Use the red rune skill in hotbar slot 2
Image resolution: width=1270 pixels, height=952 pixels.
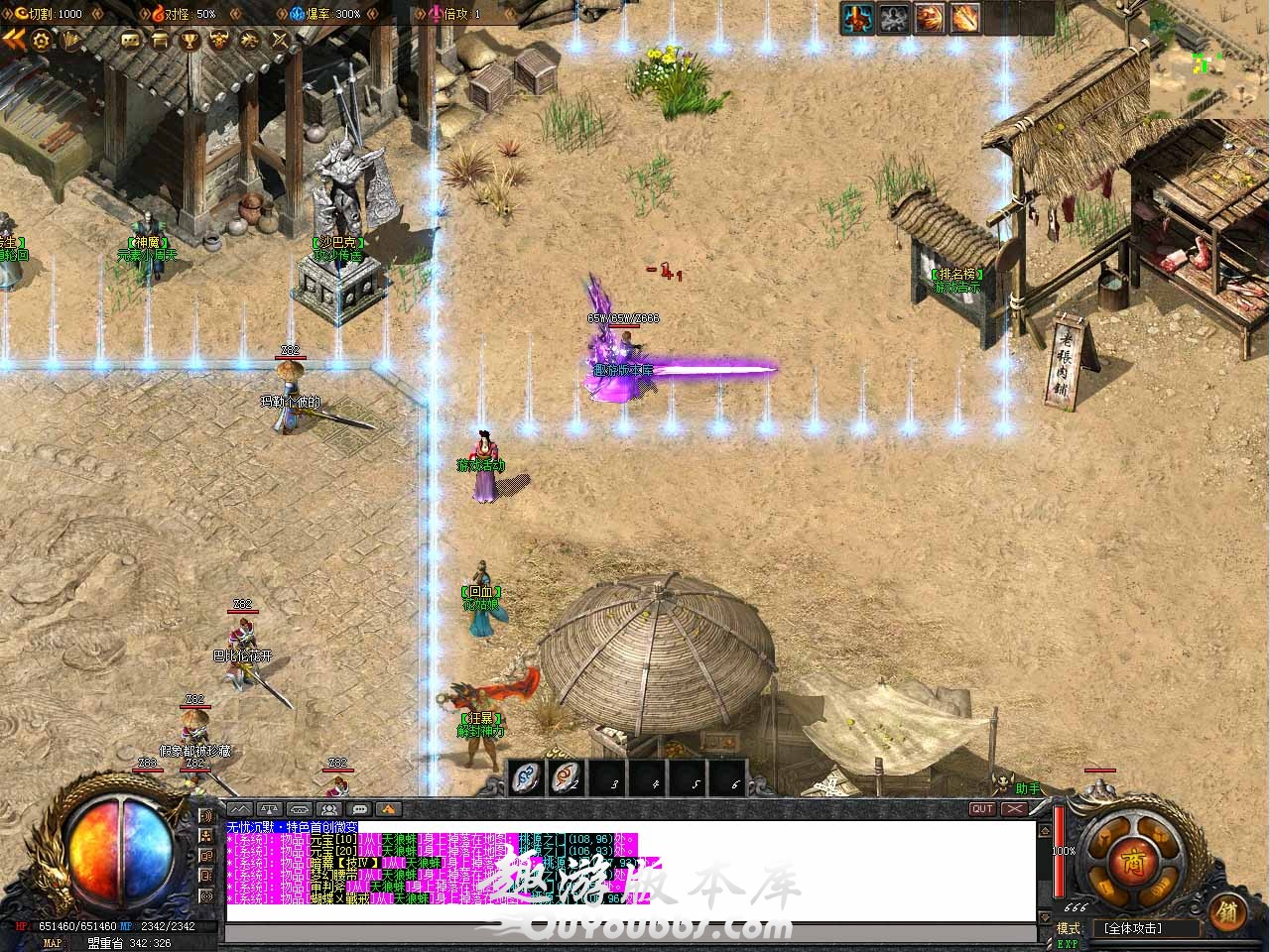click(x=569, y=777)
